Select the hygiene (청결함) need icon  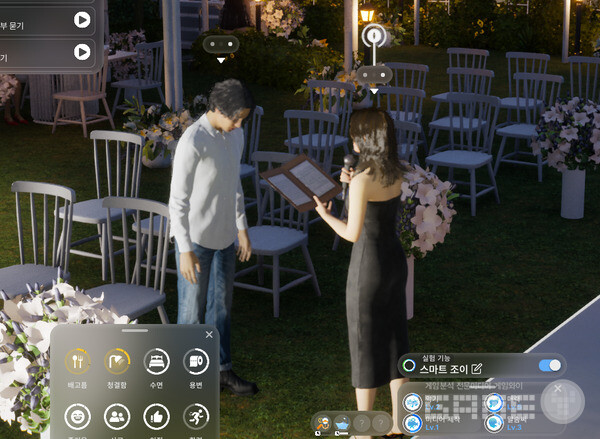pyautogui.click(x=117, y=361)
